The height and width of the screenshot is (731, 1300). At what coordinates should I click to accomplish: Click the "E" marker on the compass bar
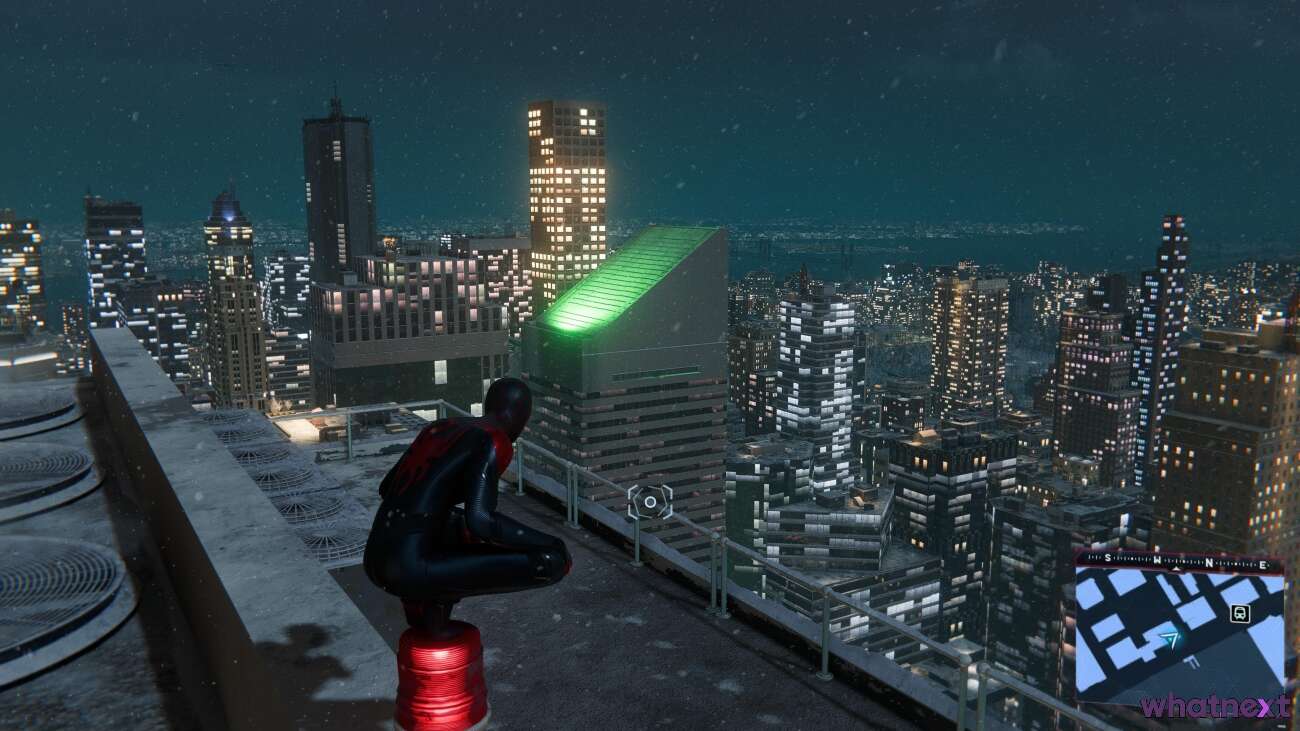pyautogui.click(x=1262, y=565)
